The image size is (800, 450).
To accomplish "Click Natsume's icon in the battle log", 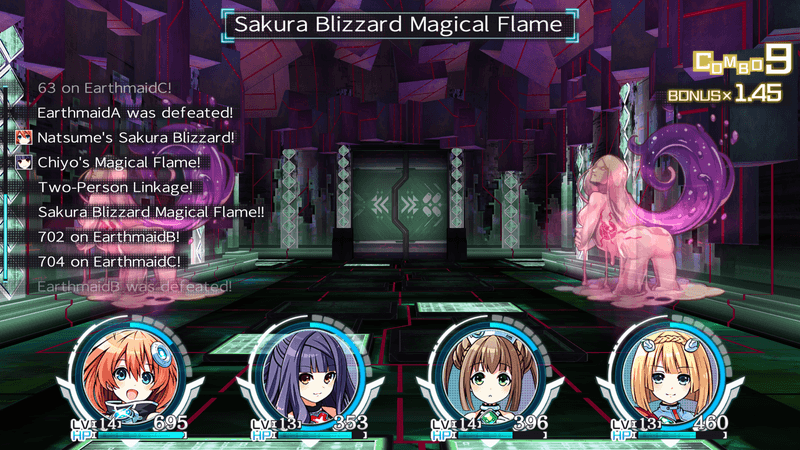I will [24, 137].
